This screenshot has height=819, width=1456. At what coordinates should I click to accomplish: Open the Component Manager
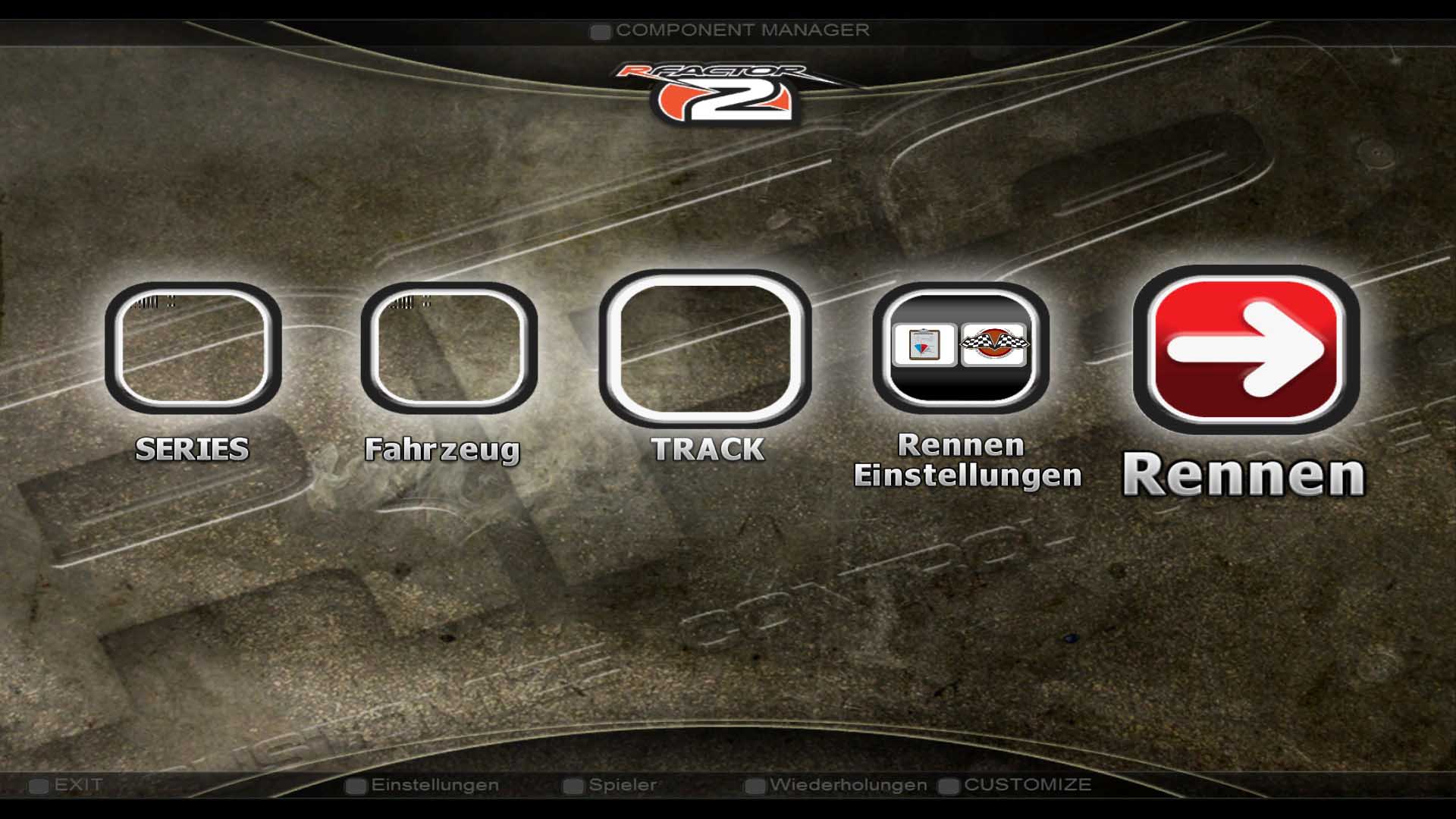[x=742, y=30]
